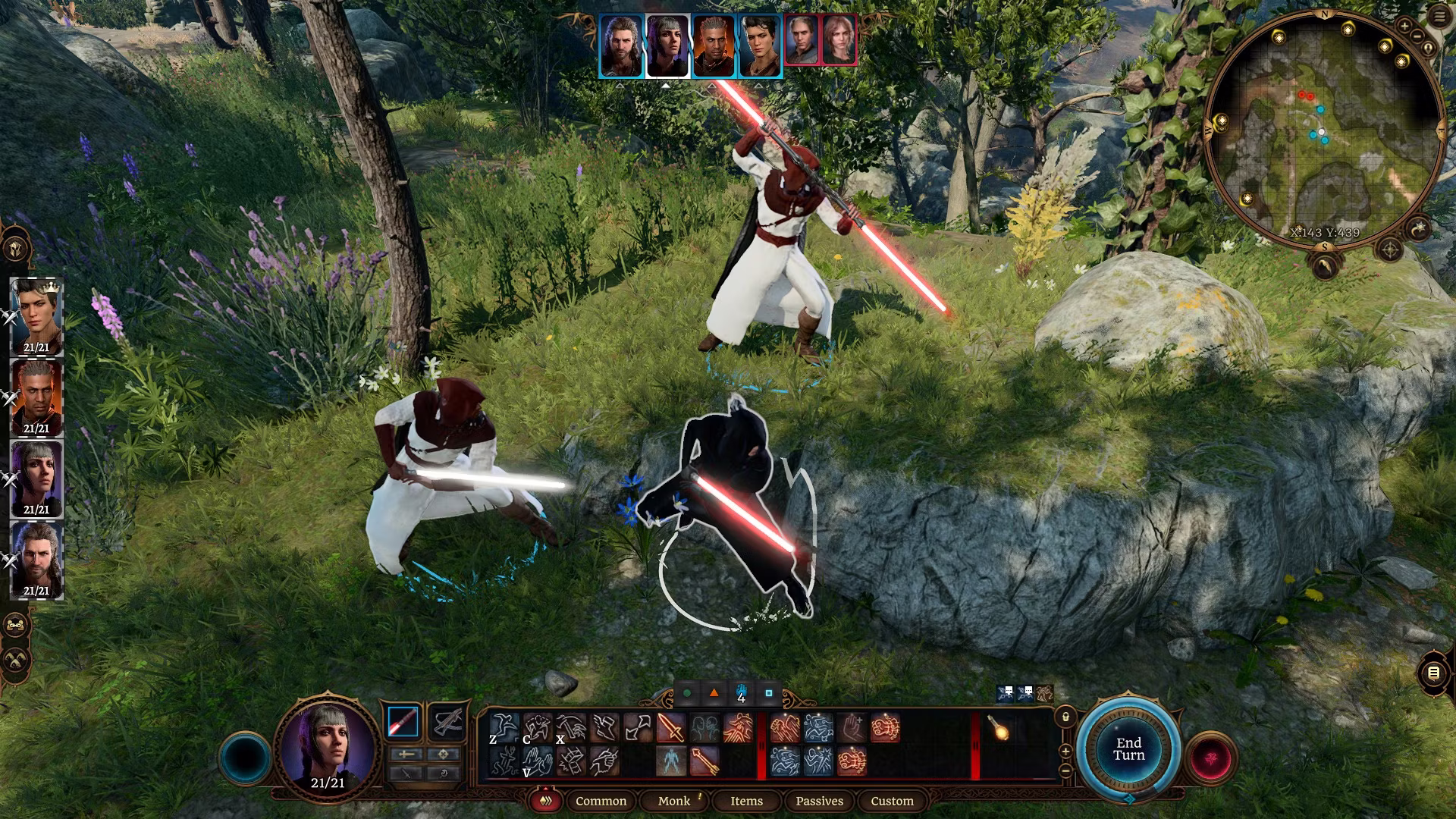The height and width of the screenshot is (819, 1456).
Task: End the current turn
Action: [x=1128, y=749]
